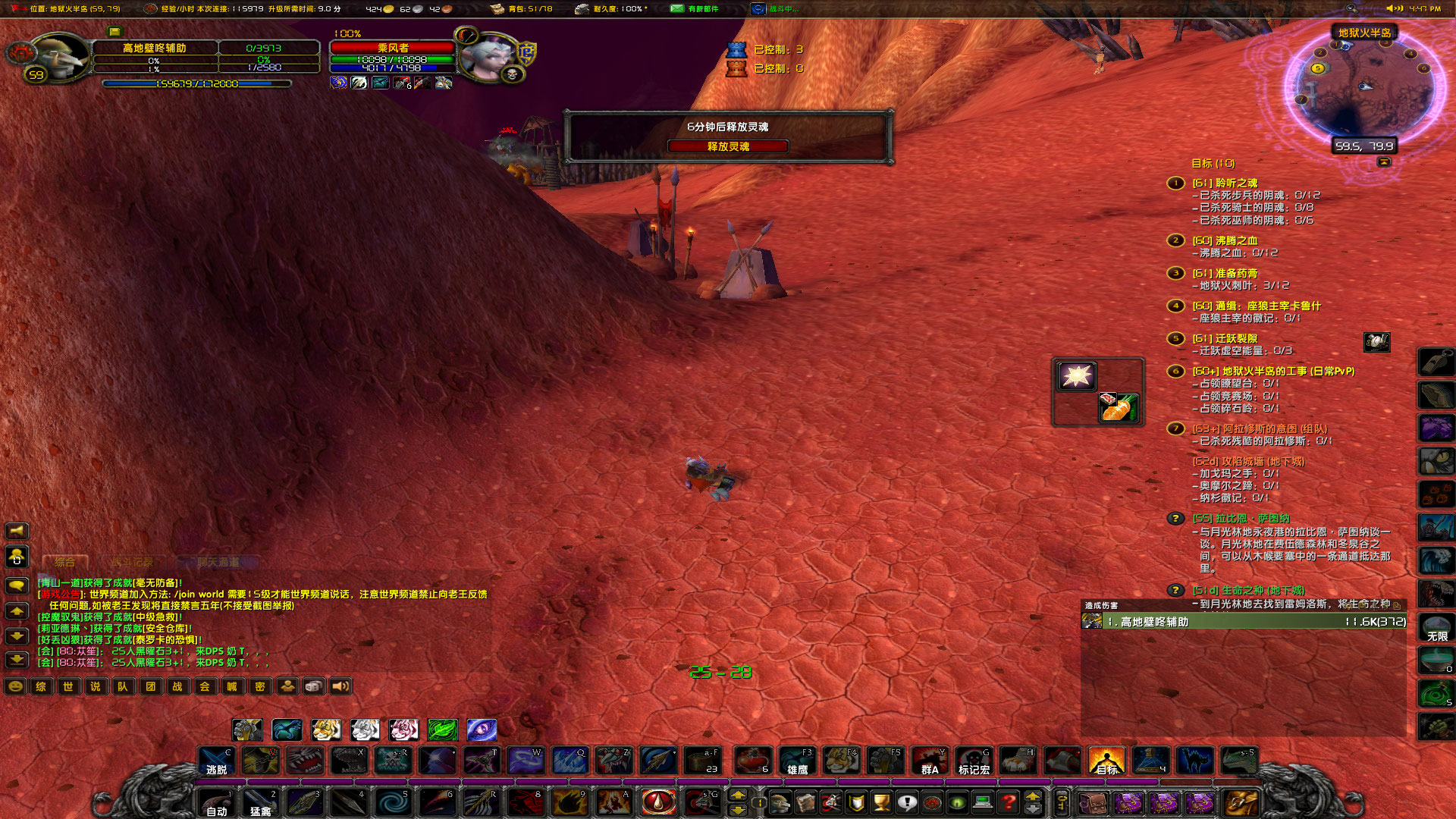1456x819 pixels.
Task: Open the main menu computer icon
Action: click(982, 802)
